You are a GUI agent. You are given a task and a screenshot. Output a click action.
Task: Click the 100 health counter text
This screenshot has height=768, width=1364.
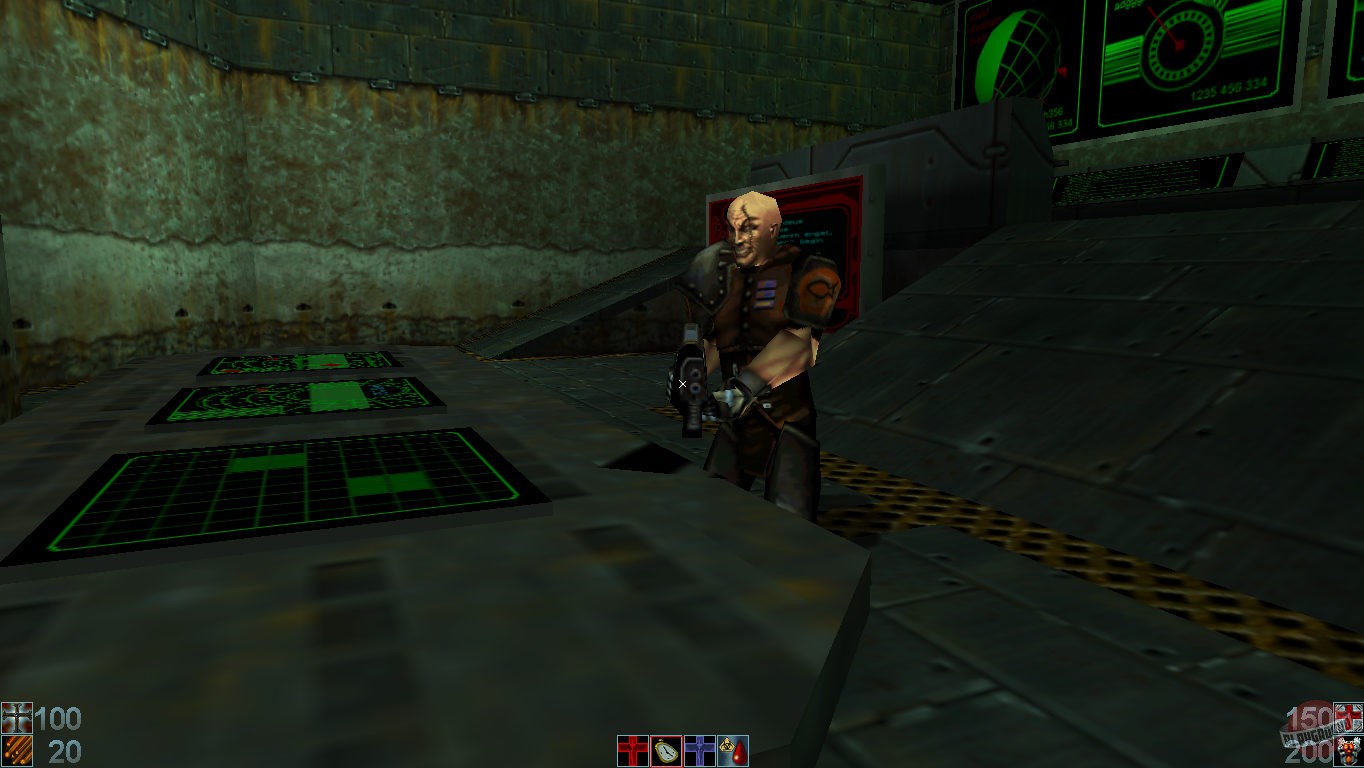pos(60,717)
